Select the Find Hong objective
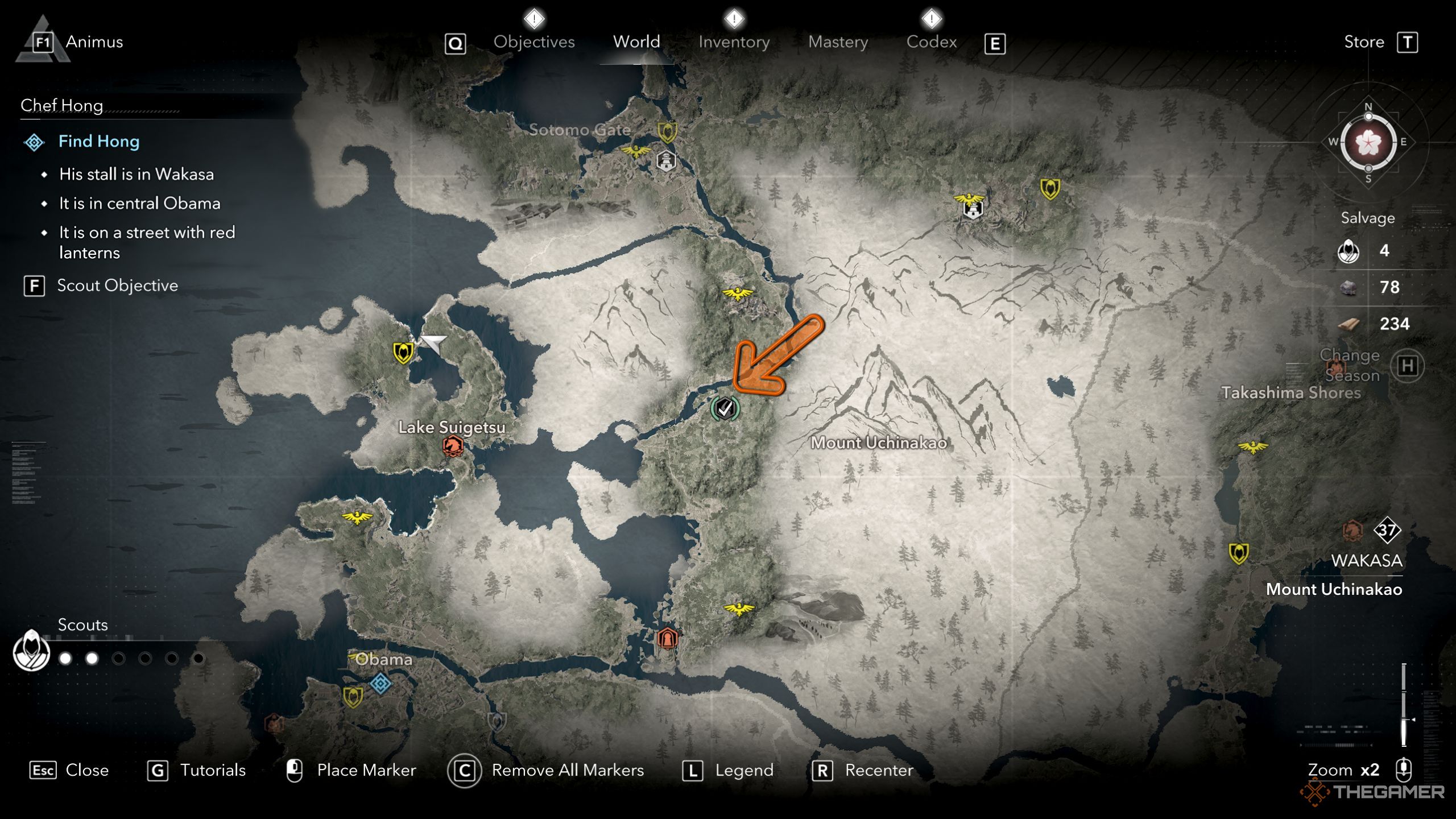 98,142
